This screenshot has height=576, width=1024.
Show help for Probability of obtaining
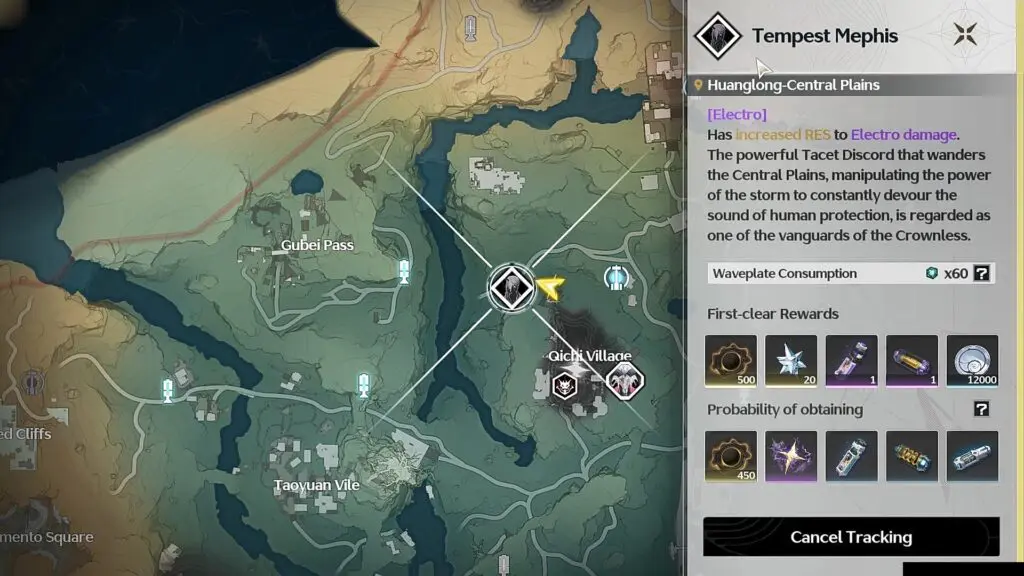982,409
